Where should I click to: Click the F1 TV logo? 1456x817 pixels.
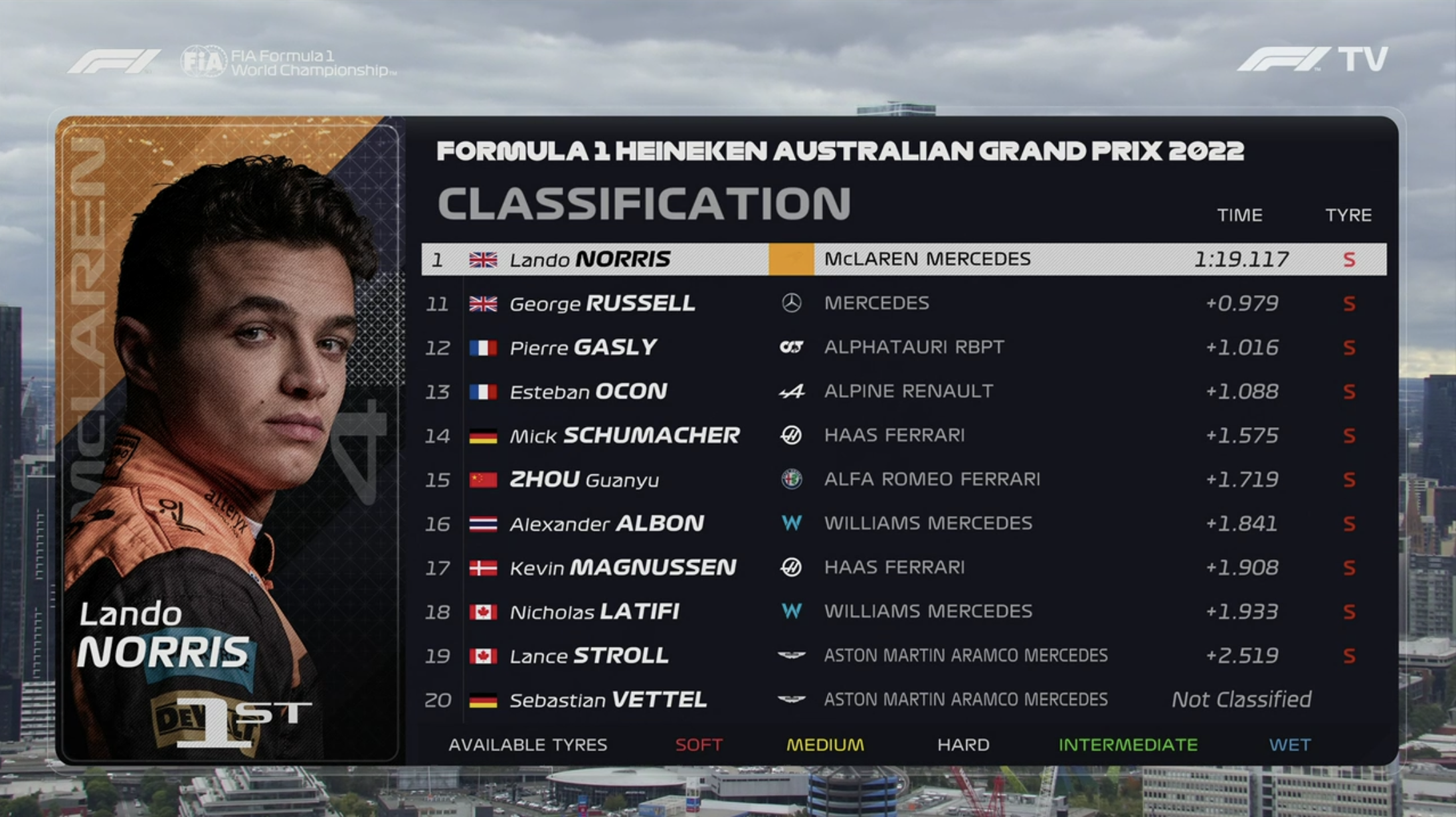[x=1312, y=59]
